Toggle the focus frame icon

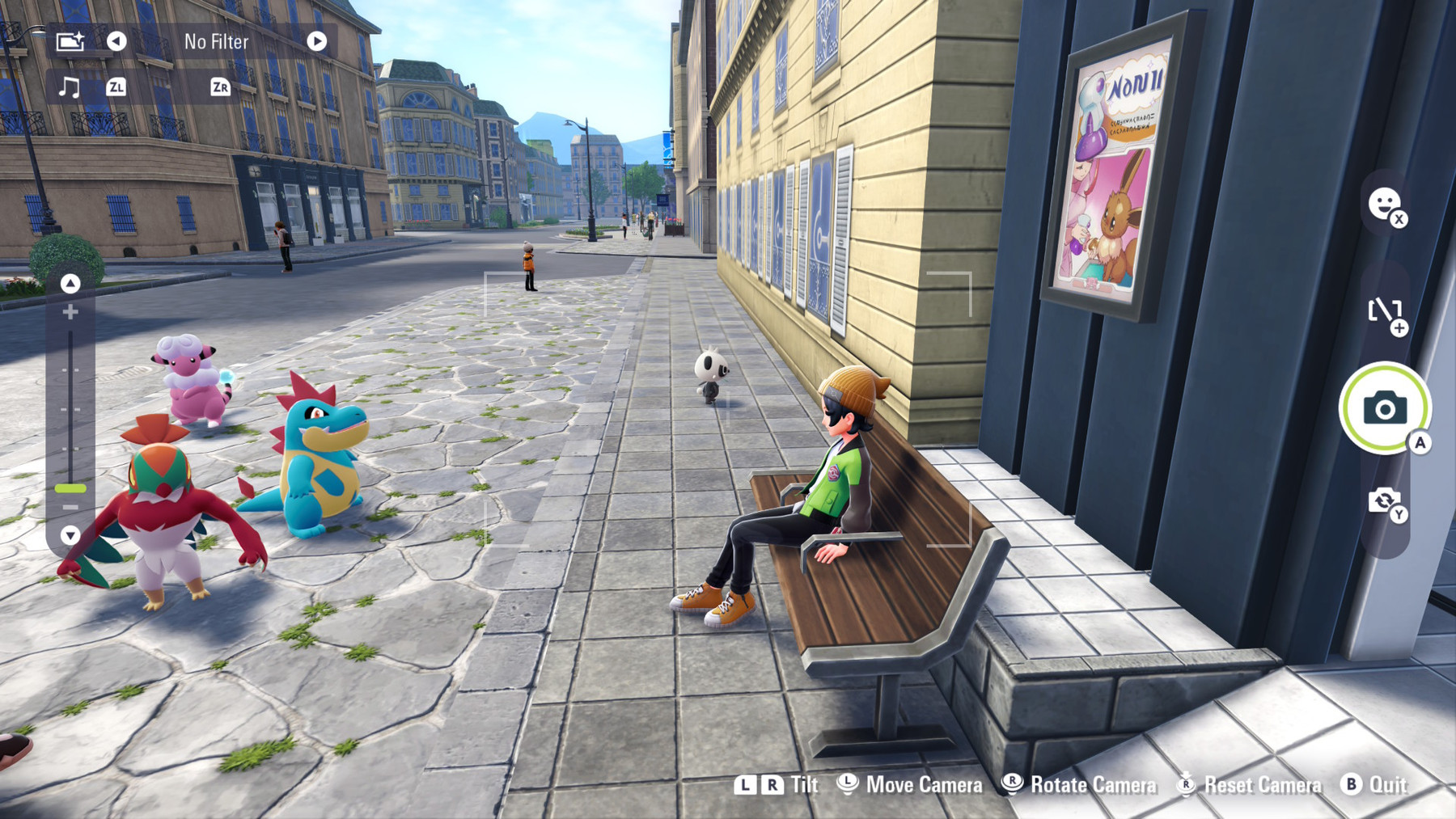pos(1384,310)
